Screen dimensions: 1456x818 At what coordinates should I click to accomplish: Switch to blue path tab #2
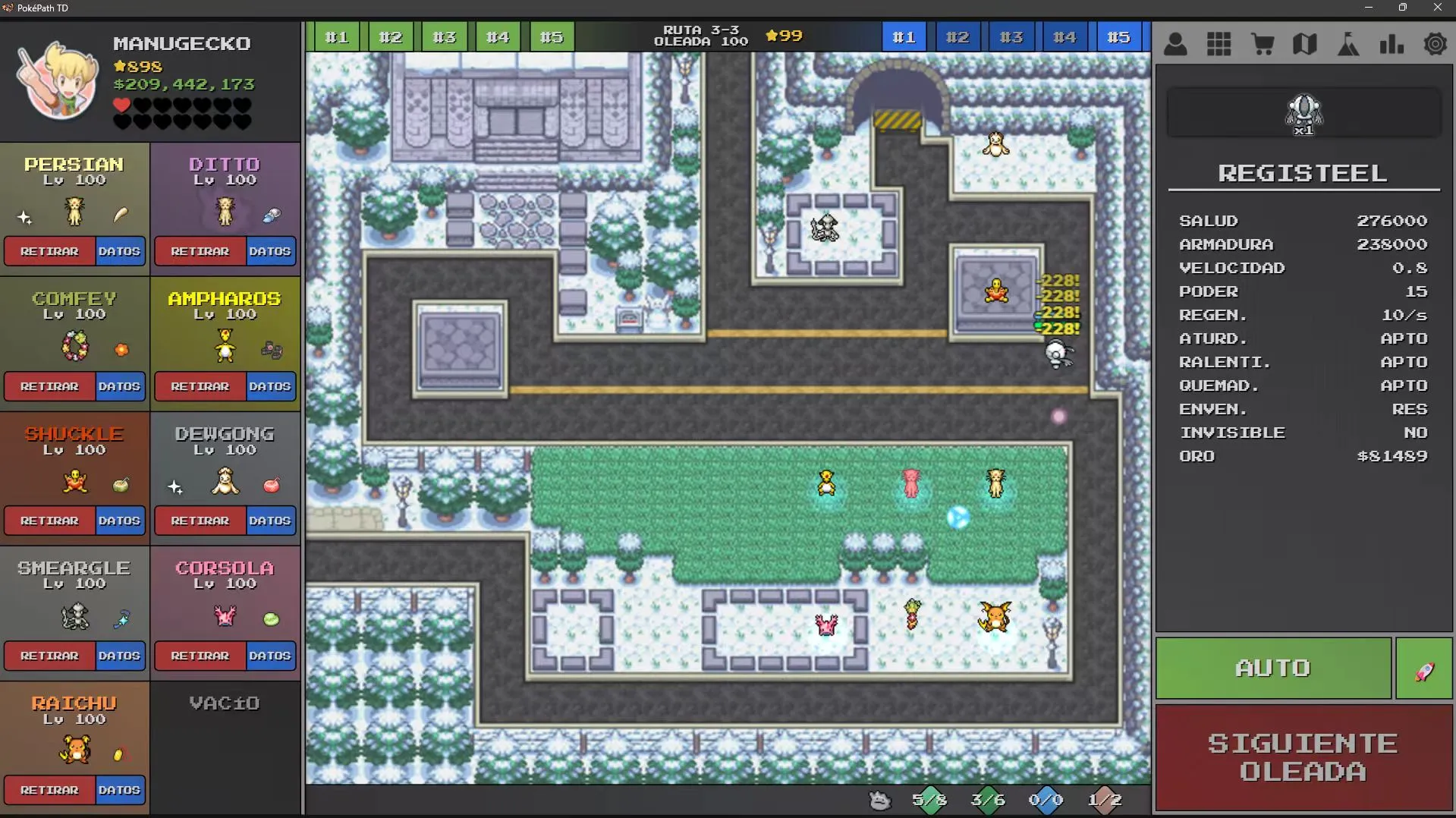958,36
